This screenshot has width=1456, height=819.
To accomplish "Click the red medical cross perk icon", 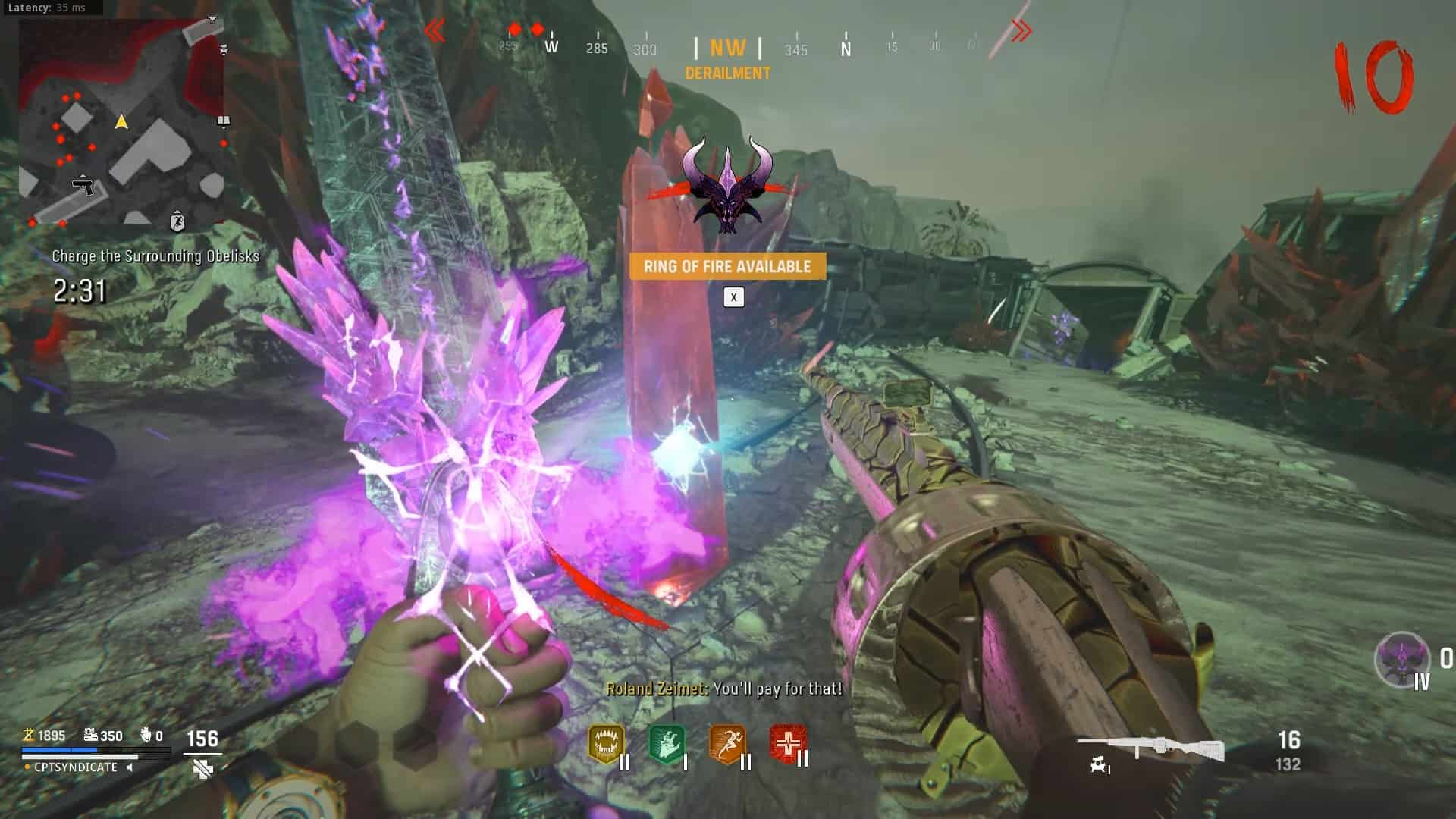I will pyautogui.click(x=787, y=745).
